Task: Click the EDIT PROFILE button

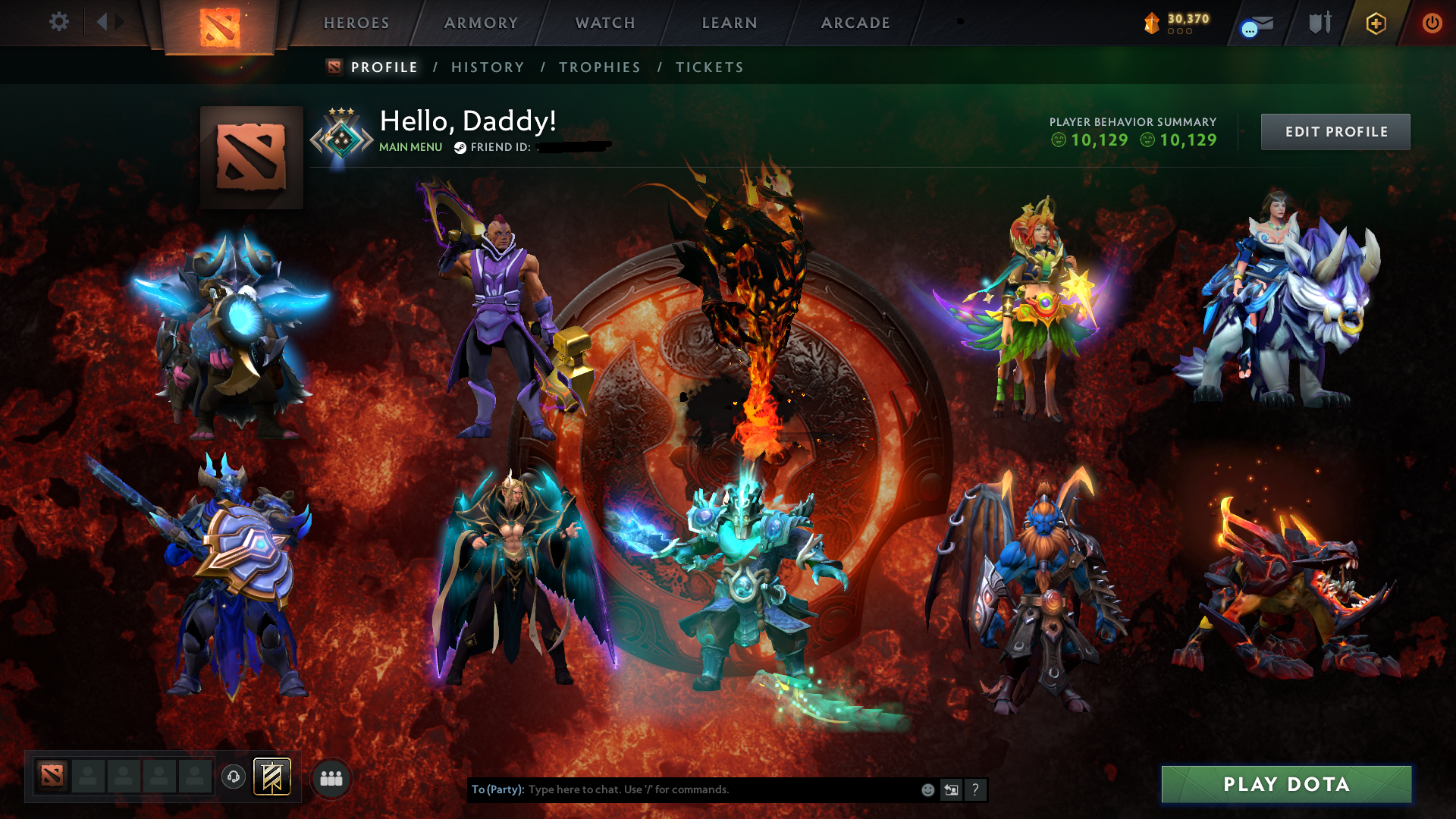Action: pyautogui.click(x=1335, y=131)
